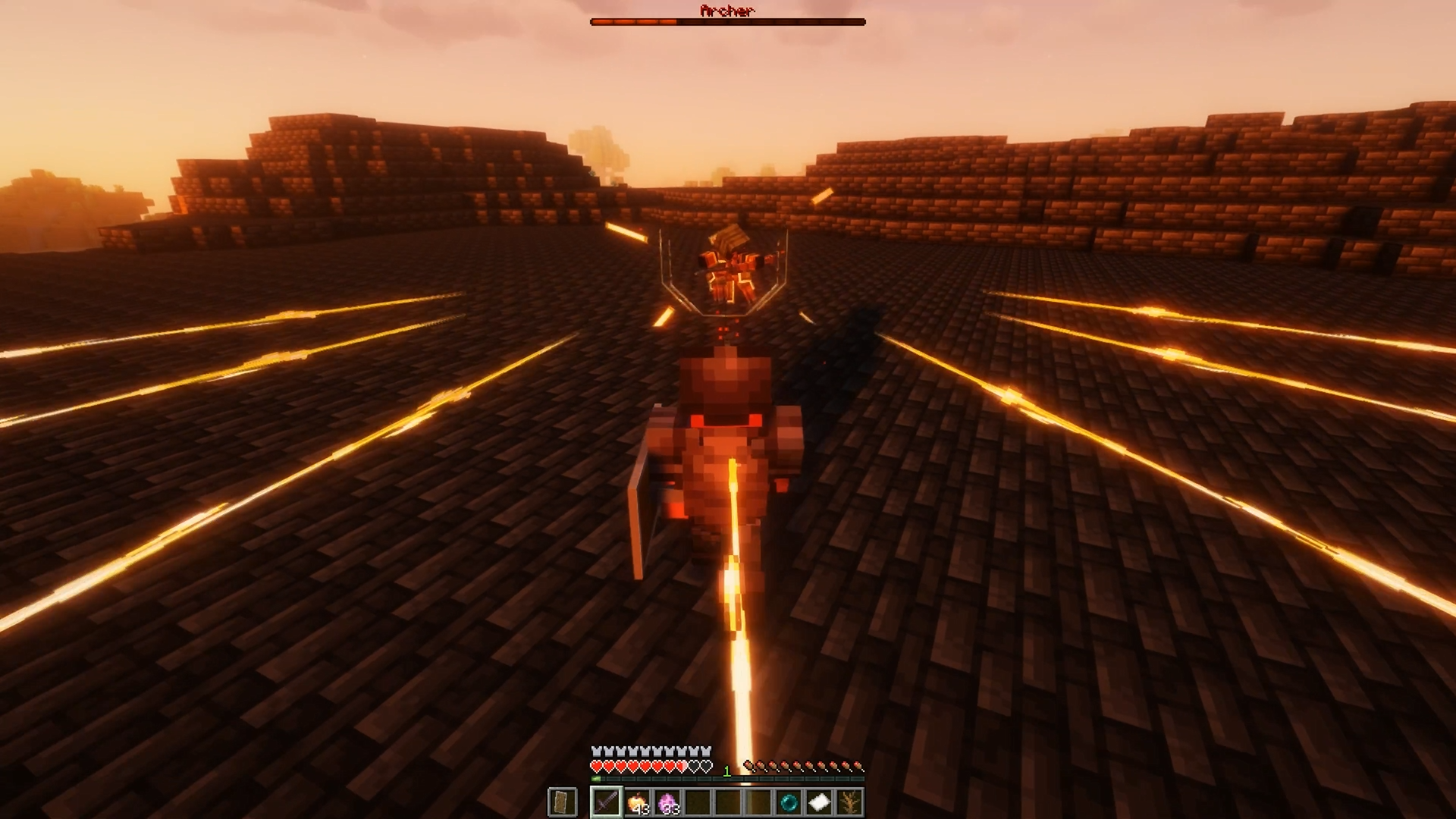Select the golden apple stack slot
The height and width of the screenshot is (819, 1456).
pos(637,802)
